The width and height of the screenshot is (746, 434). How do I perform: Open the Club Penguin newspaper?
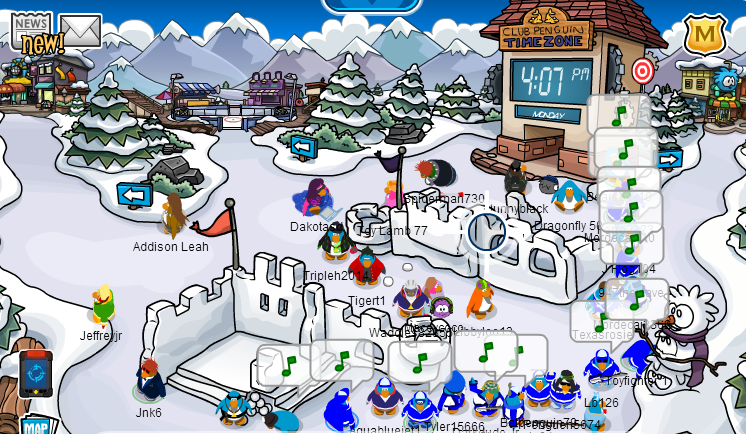point(31,30)
